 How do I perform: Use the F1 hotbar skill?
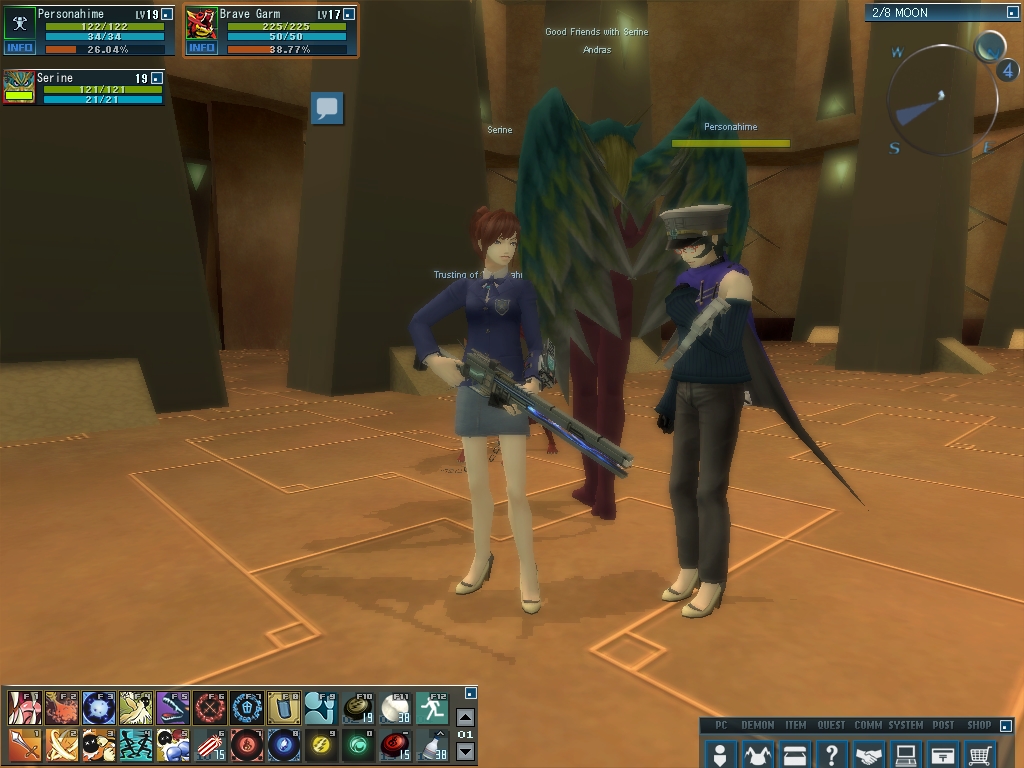[24, 707]
